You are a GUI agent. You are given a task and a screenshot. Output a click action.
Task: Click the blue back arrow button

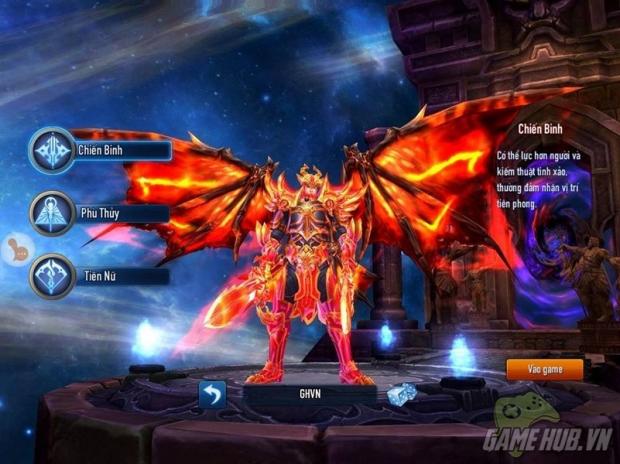pos(213,394)
